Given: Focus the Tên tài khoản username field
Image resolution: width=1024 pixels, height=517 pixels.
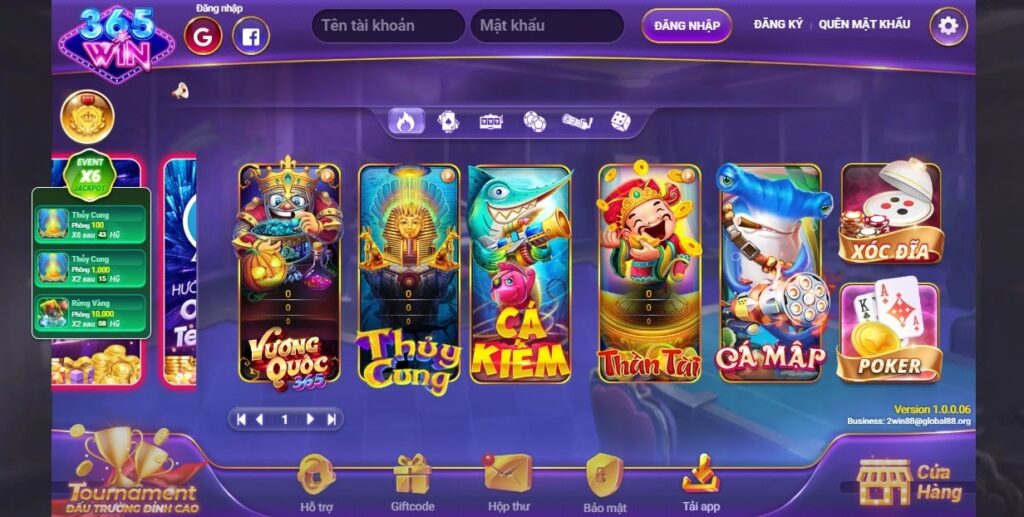Looking at the screenshot, I should 388,26.
